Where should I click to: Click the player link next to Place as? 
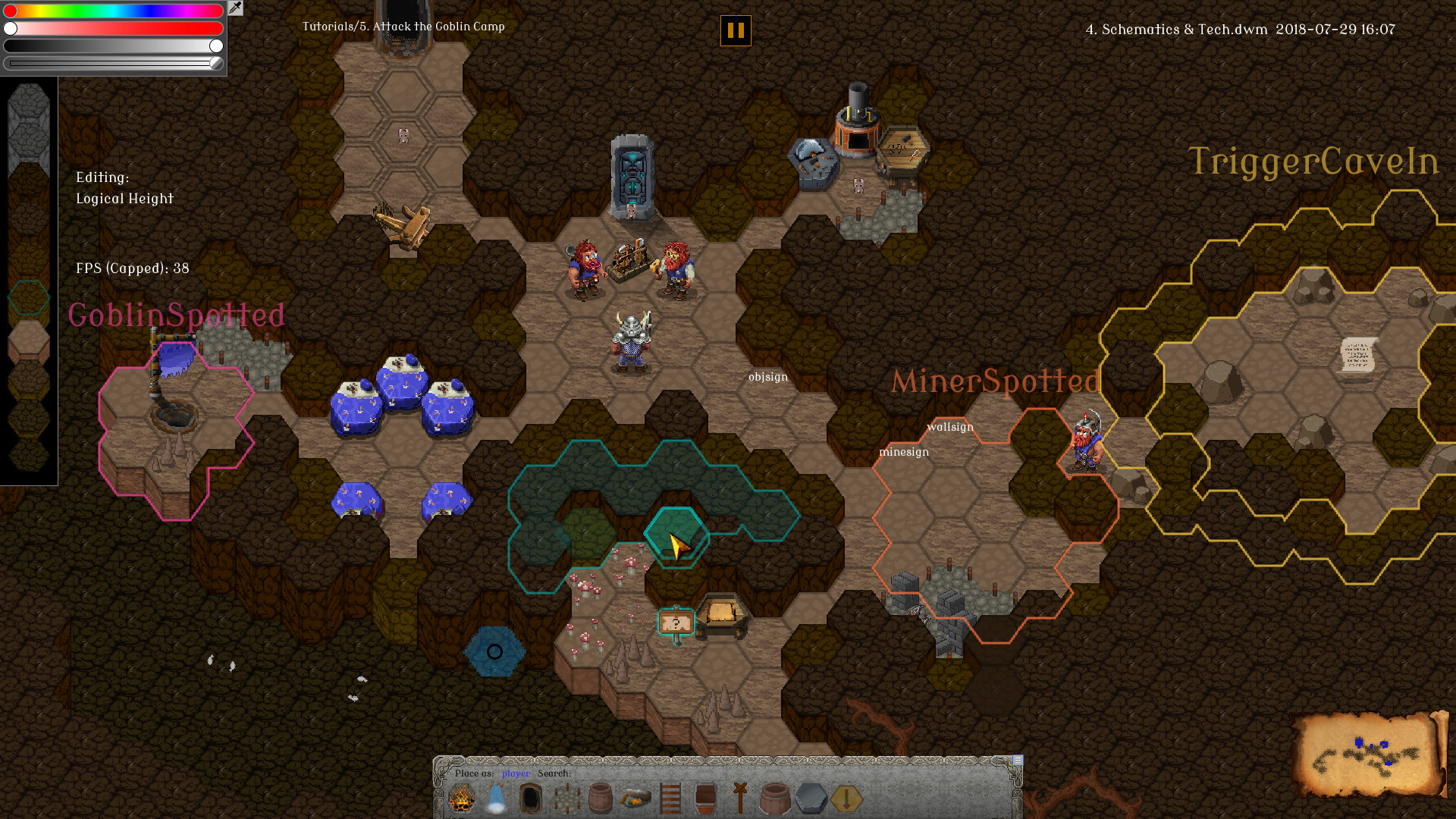(x=514, y=773)
